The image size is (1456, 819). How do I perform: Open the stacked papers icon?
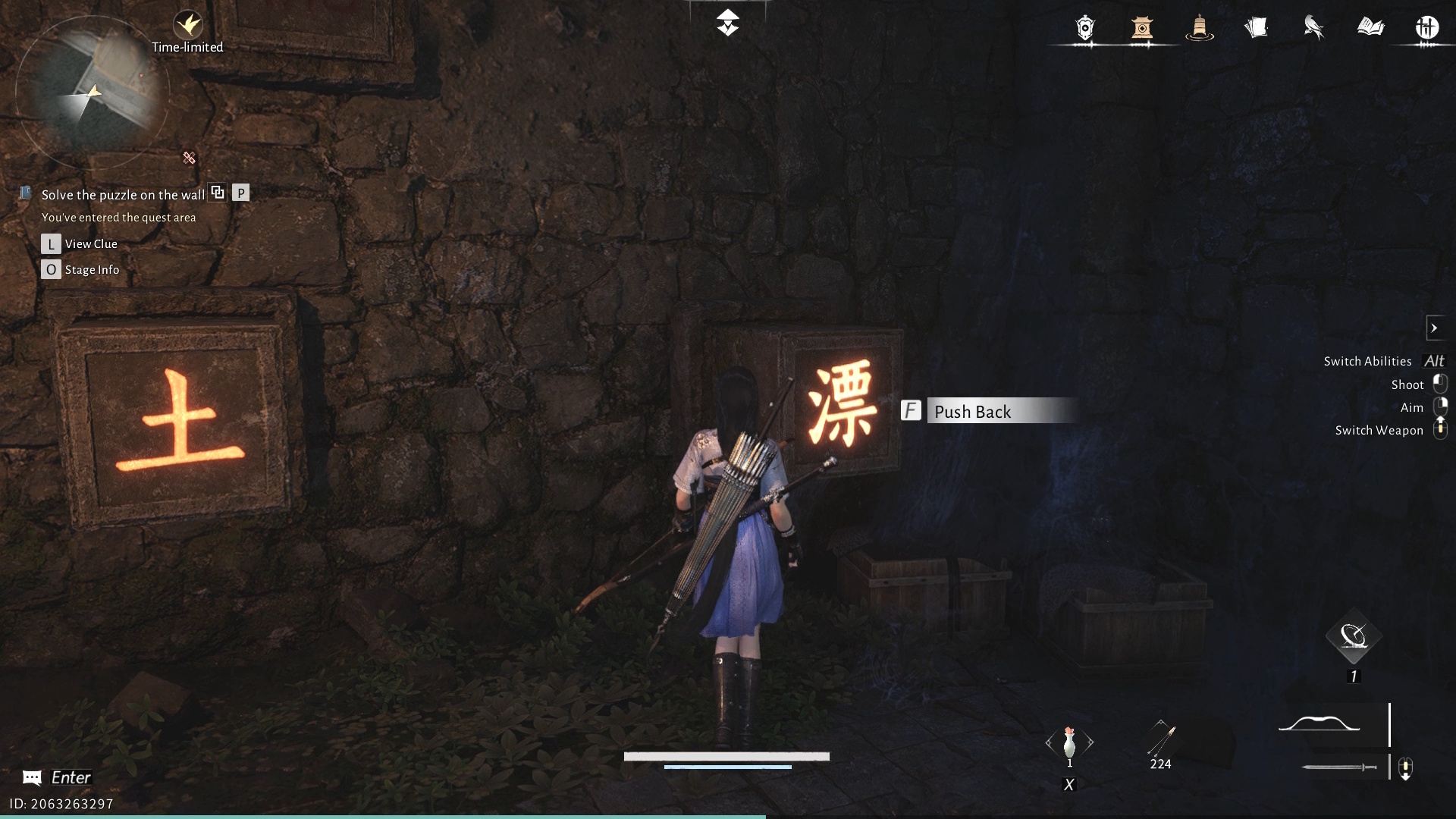click(1256, 28)
